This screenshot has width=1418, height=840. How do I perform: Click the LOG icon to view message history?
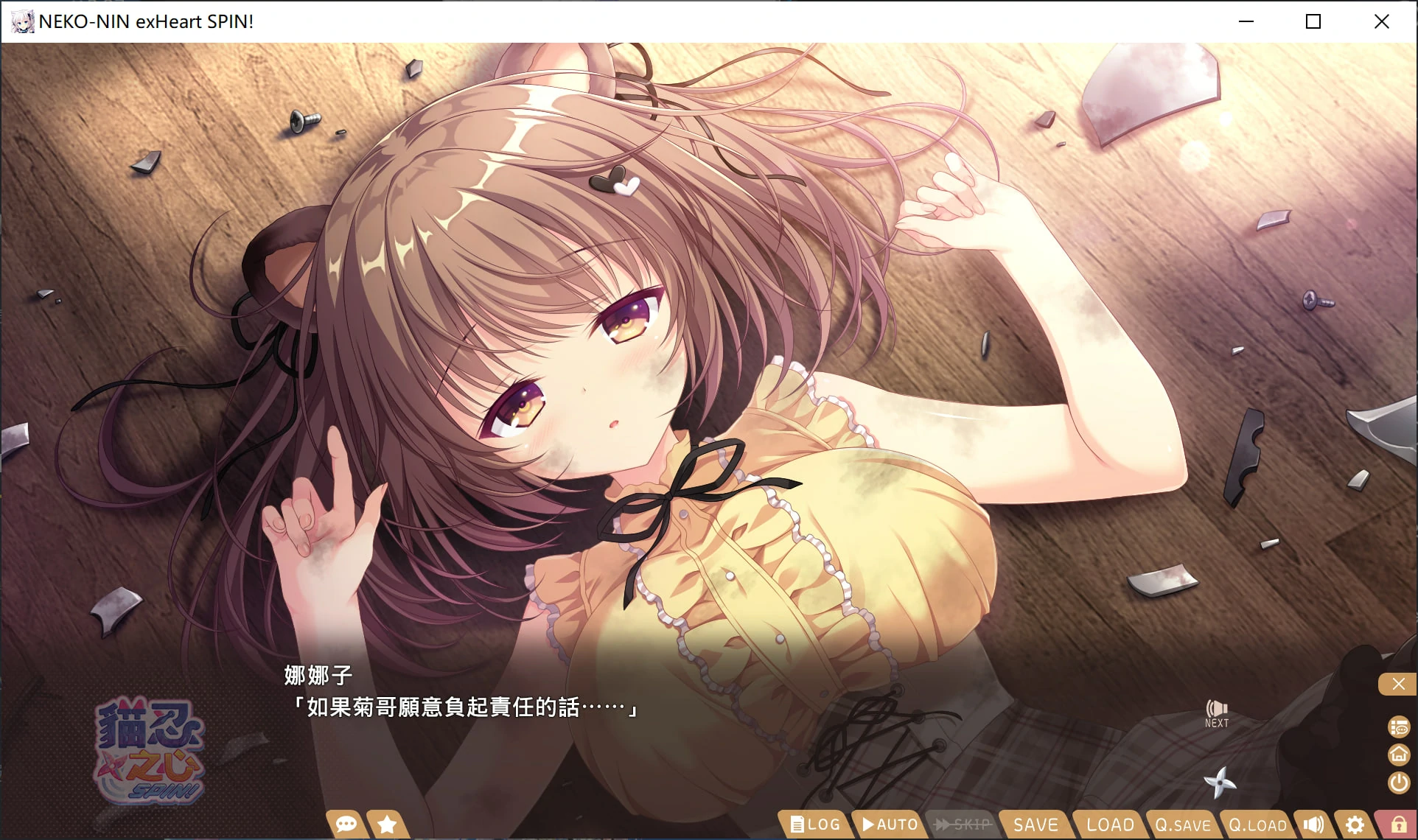click(815, 825)
